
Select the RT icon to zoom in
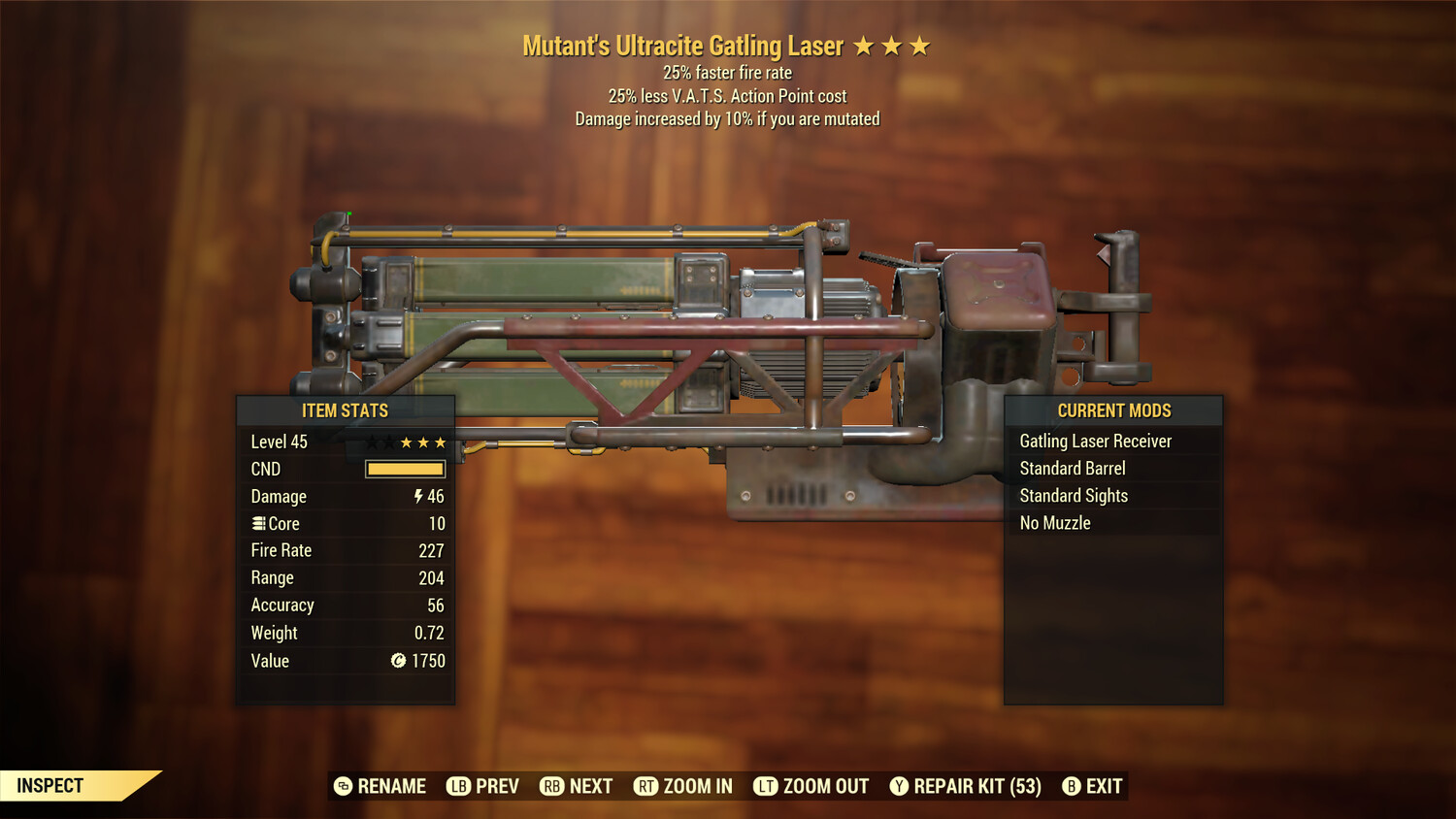tap(645, 786)
